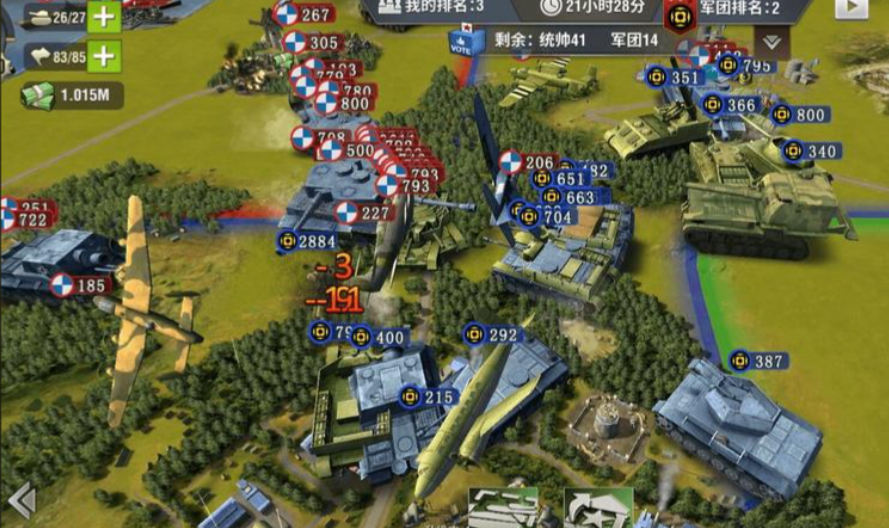Add more movement points using the plus button
Image resolution: width=889 pixels, height=528 pixels.
[x=104, y=56]
